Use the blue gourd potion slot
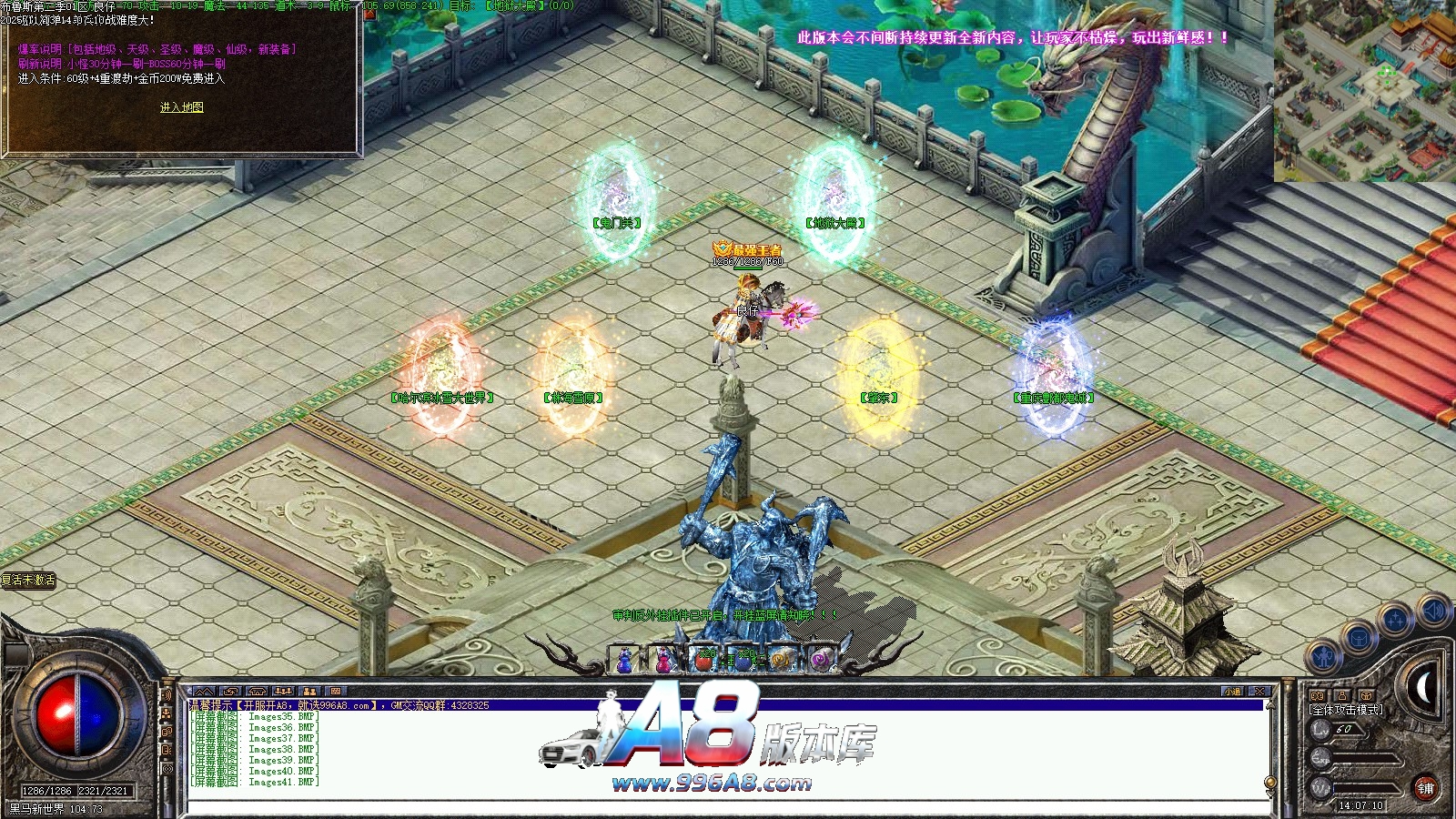 [x=625, y=660]
